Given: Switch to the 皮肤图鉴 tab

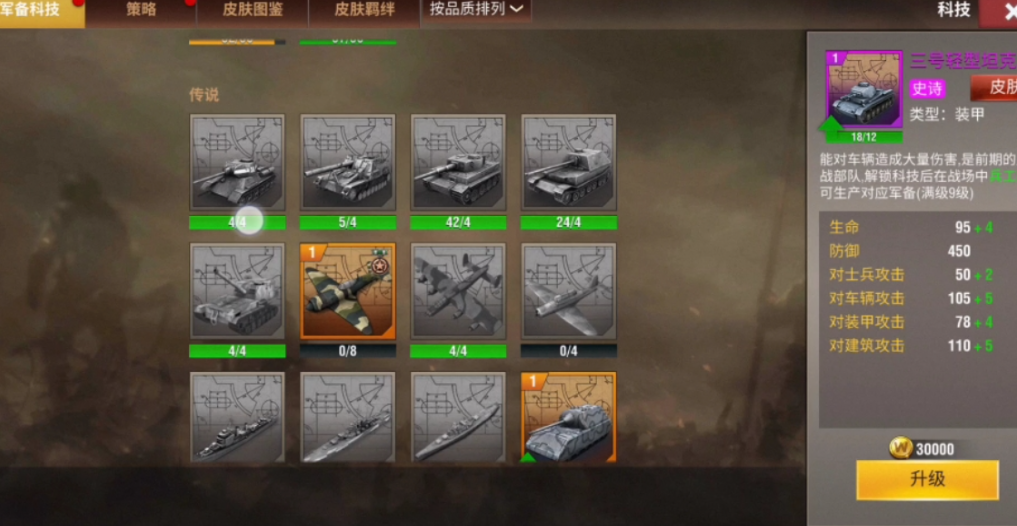Looking at the screenshot, I should (x=252, y=11).
